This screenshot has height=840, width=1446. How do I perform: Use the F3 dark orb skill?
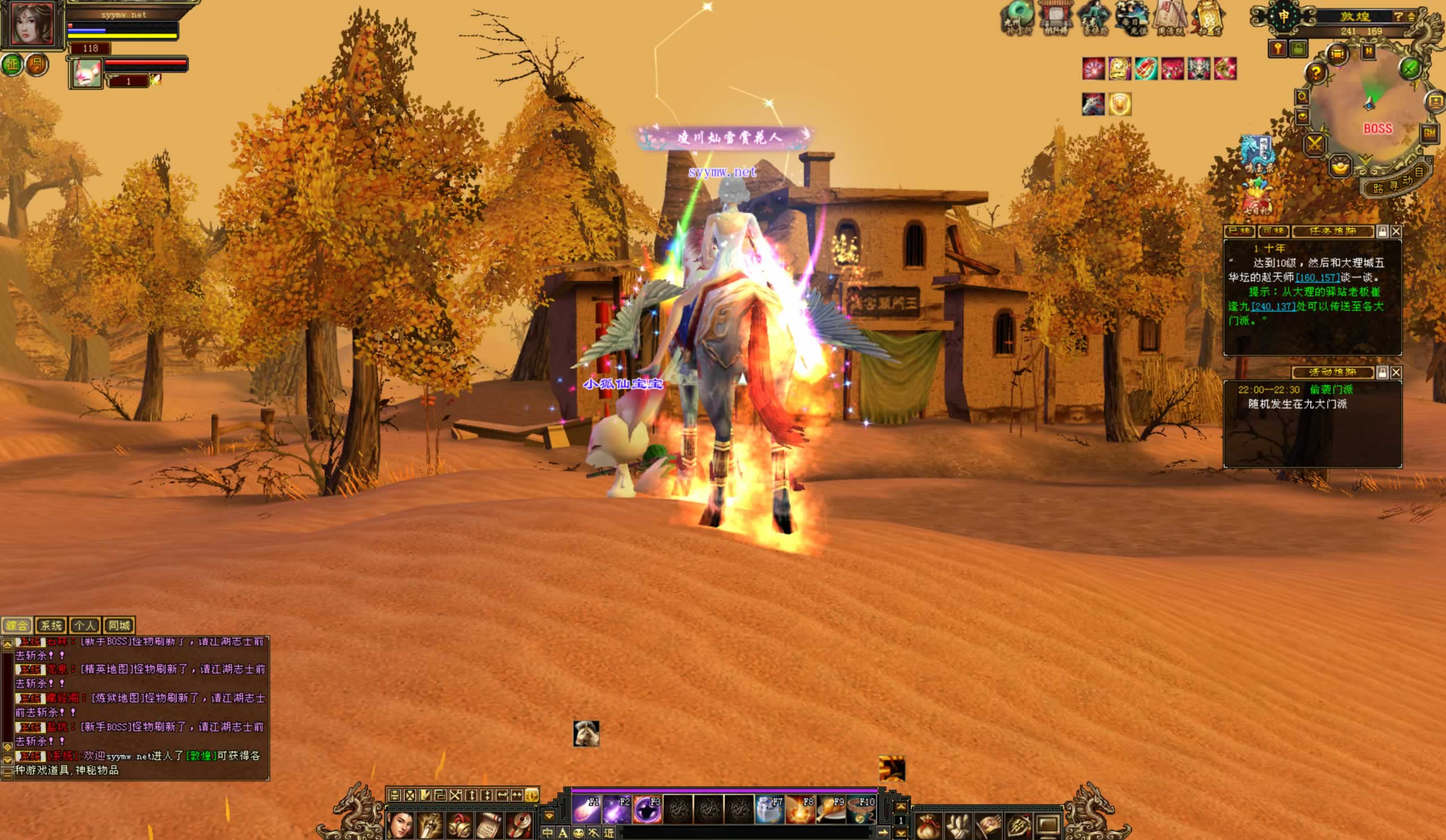click(649, 810)
